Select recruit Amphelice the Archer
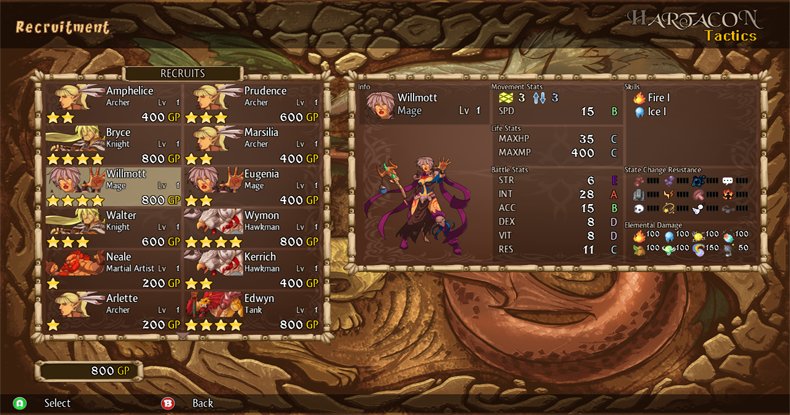The height and width of the screenshot is (415, 790). pos(114,103)
